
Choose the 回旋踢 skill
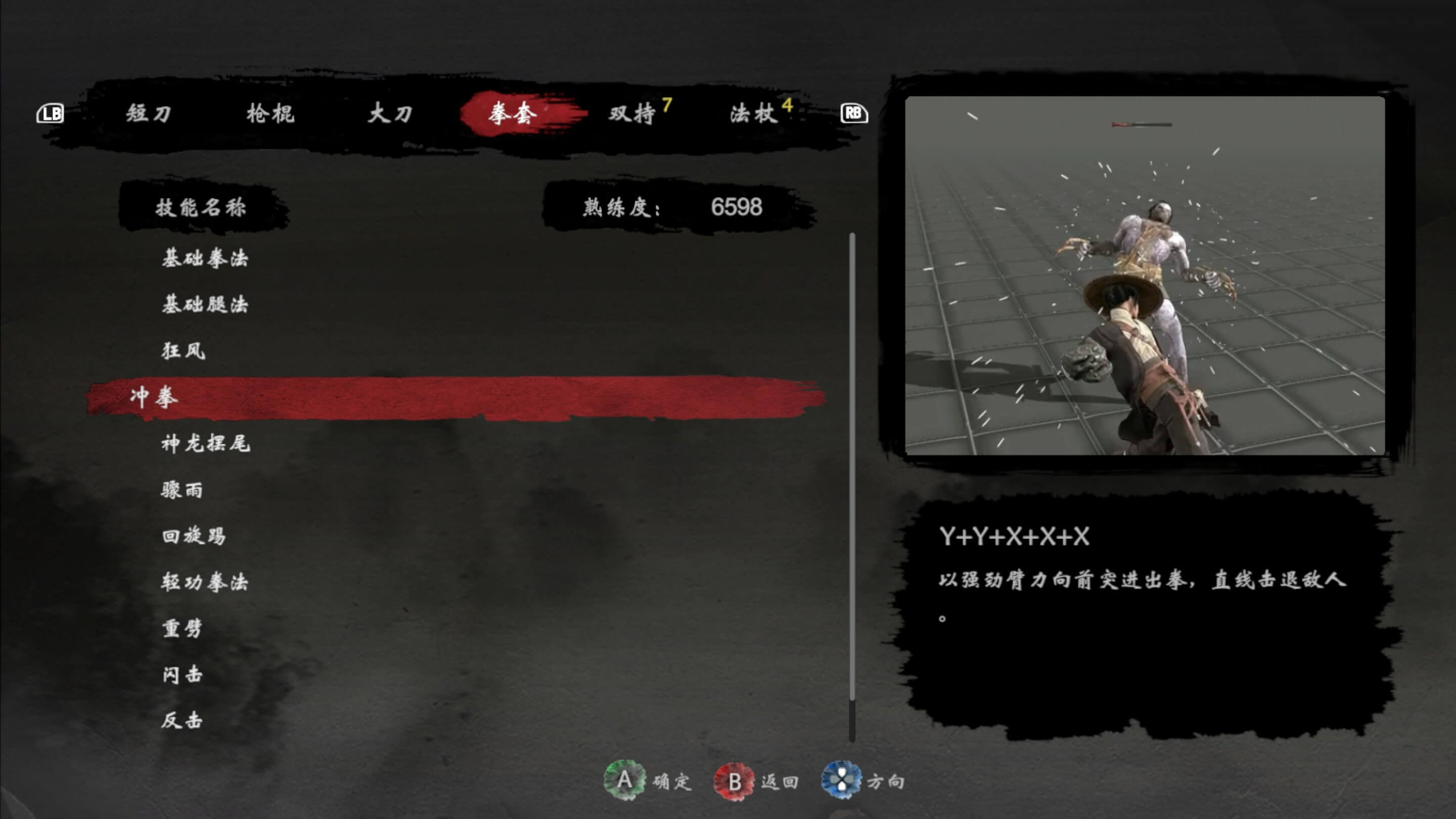point(194,536)
